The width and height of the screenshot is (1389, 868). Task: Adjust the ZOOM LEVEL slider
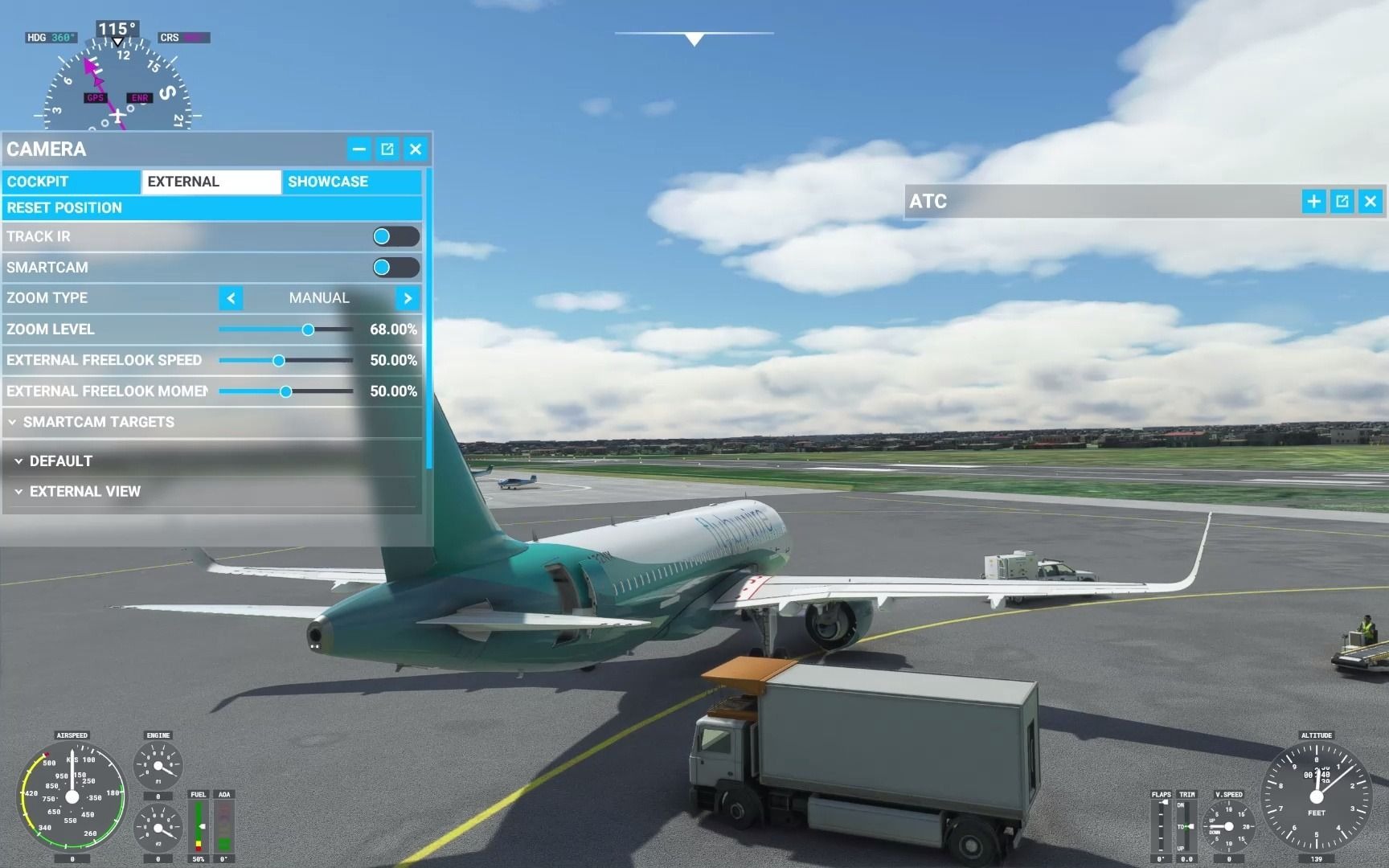tap(309, 330)
